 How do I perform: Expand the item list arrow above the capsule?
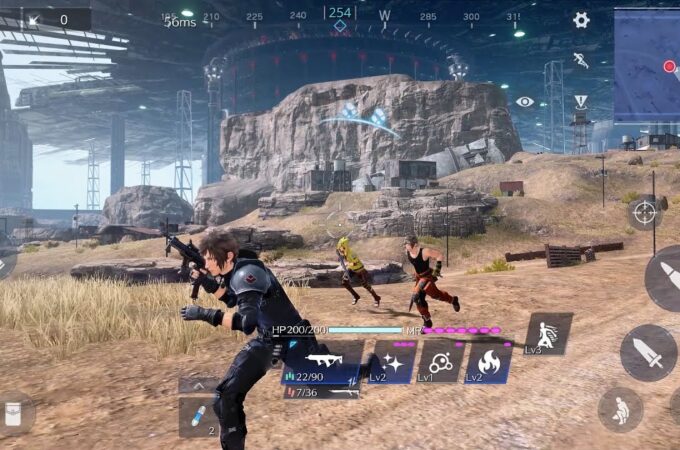[x=198, y=384]
